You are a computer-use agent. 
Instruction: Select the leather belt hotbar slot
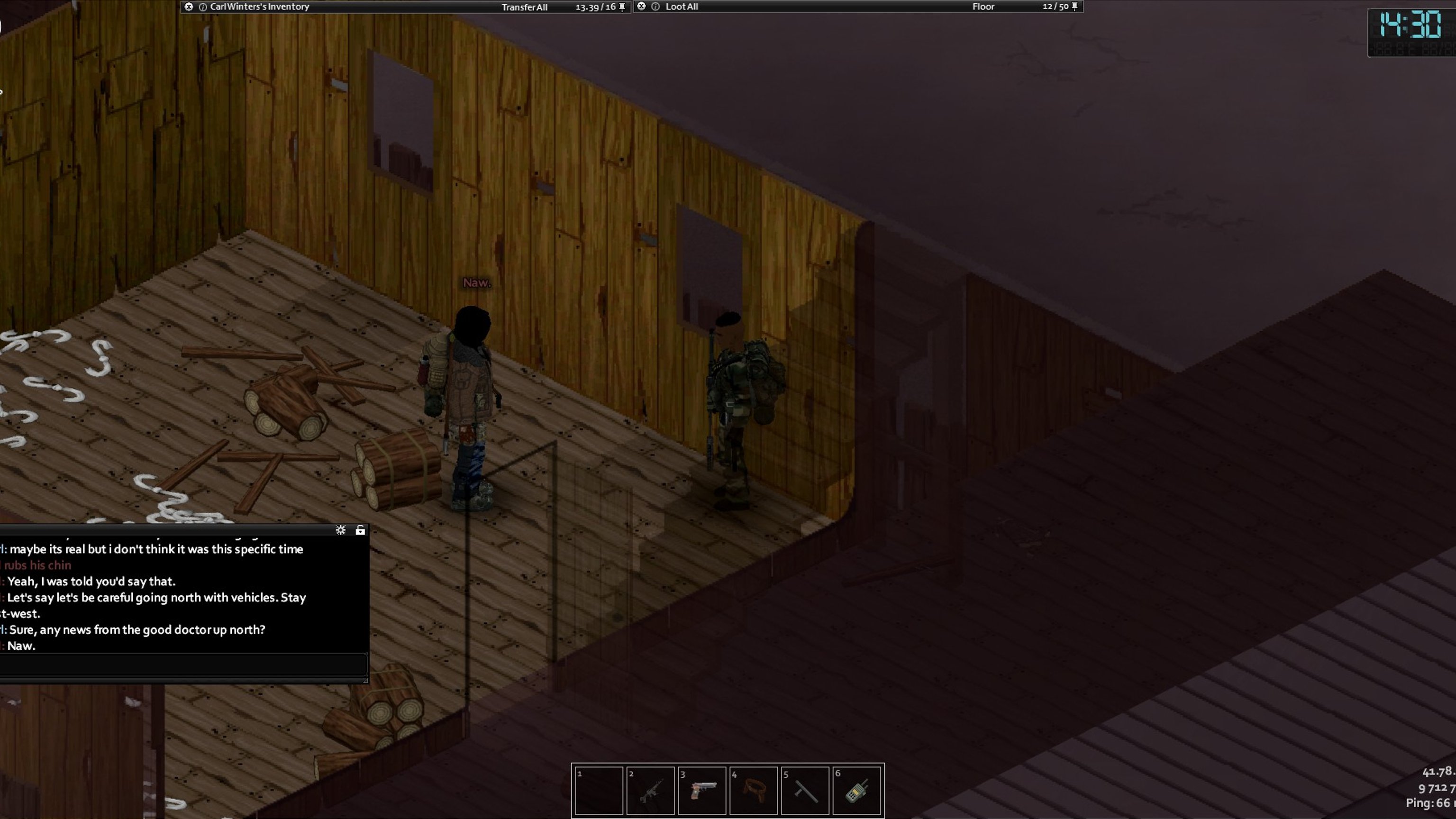[x=754, y=790]
